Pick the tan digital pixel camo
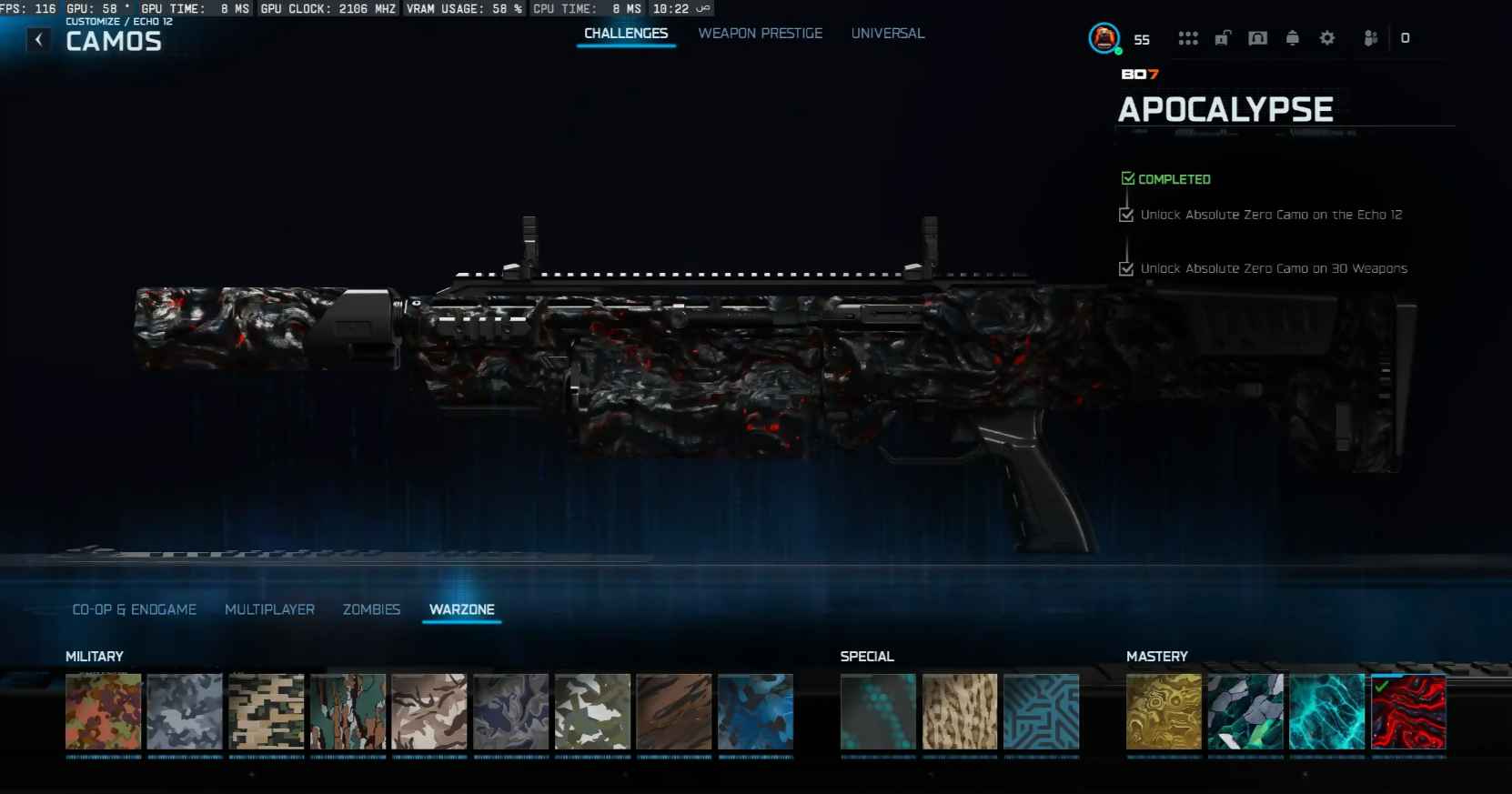The image size is (1512, 794). pyautogui.click(x=267, y=711)
